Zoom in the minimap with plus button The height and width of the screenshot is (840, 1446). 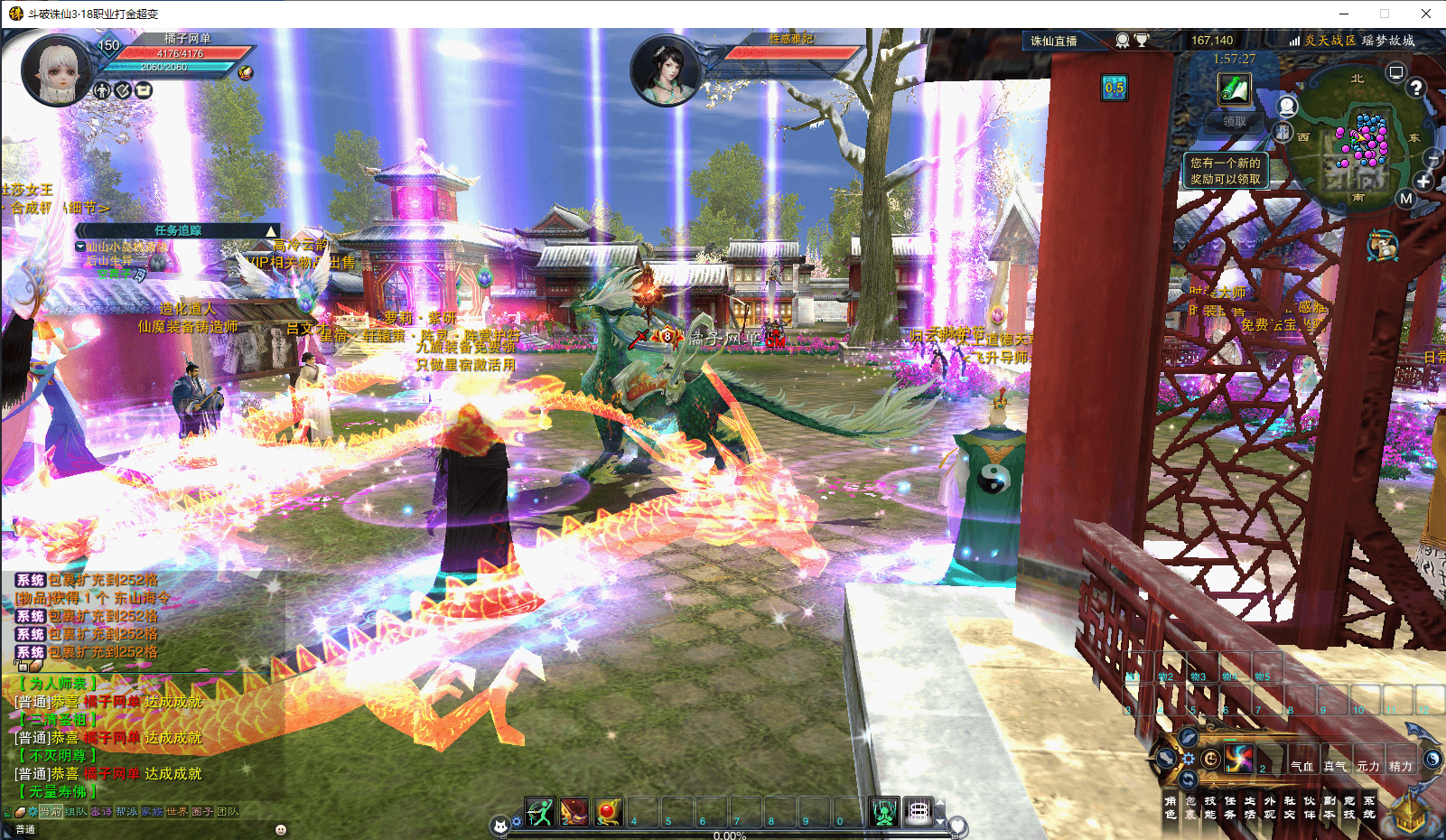pos(1424,182)
